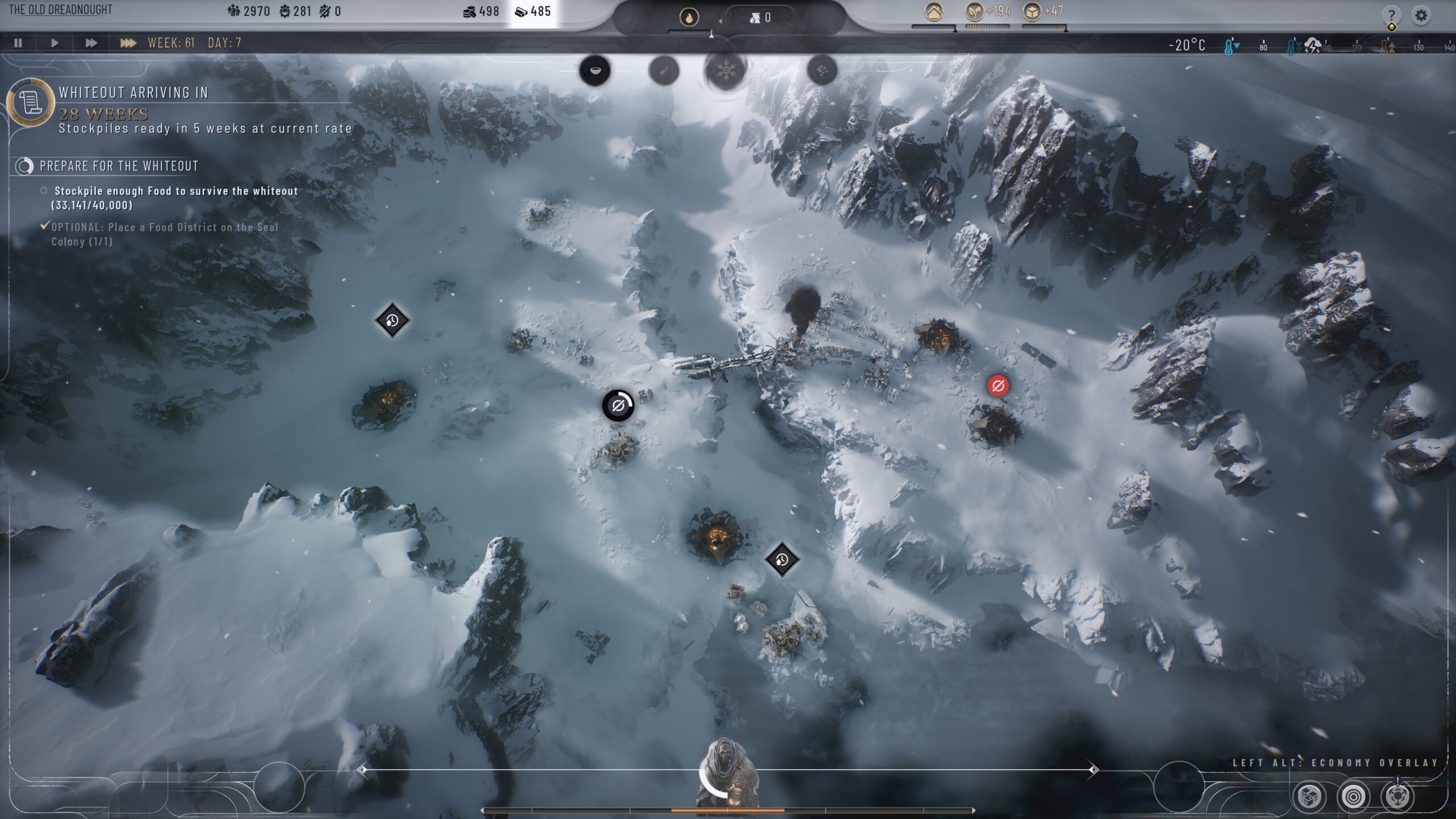
Task: Select the Prepare for the Whiteout objective
Action: point(119,166)
